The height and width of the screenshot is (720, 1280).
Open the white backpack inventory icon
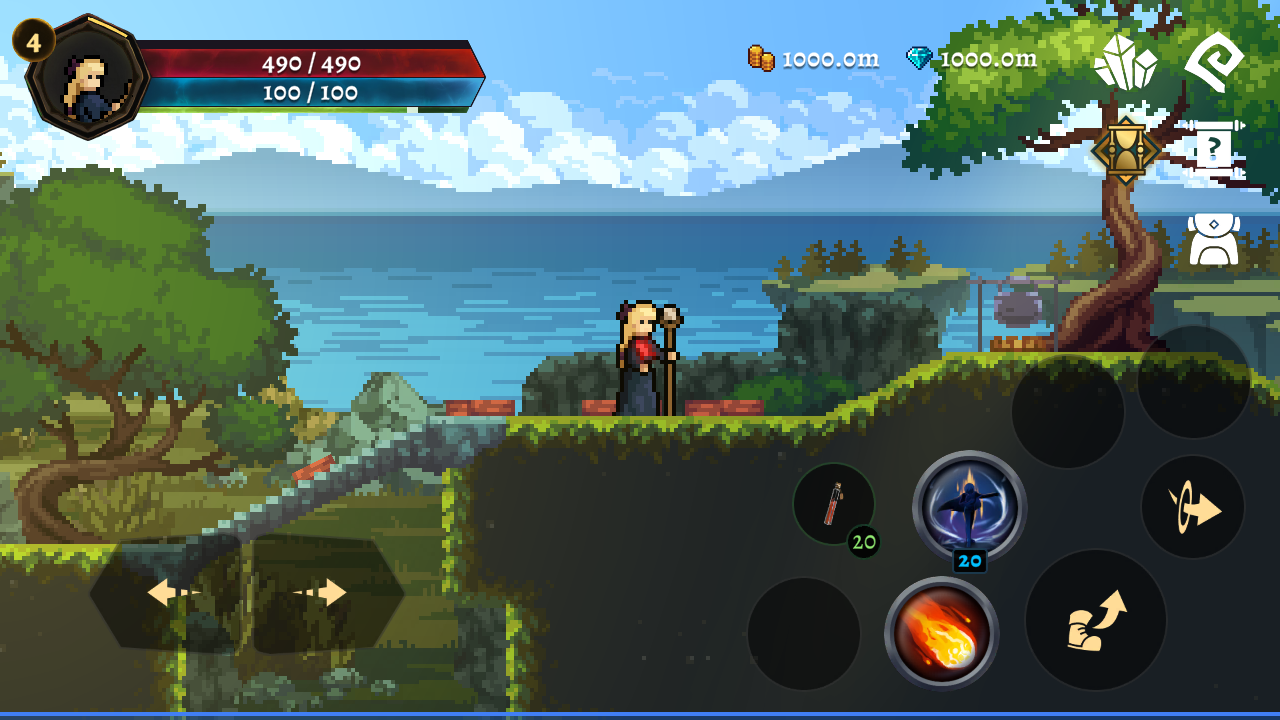[x=1214, y=240]
